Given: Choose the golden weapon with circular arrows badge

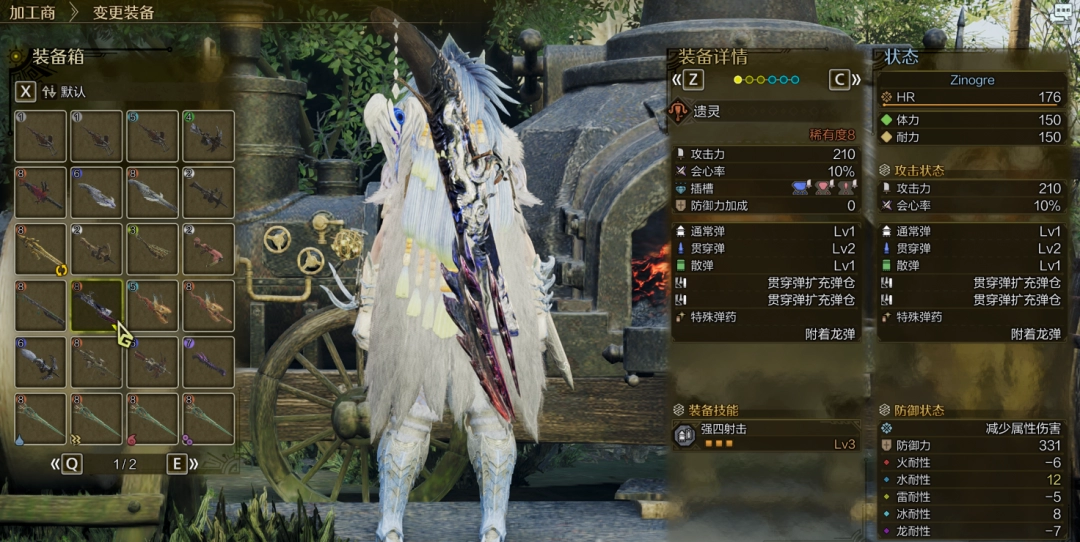Looking at the screenshot, I should click(40, 249).
